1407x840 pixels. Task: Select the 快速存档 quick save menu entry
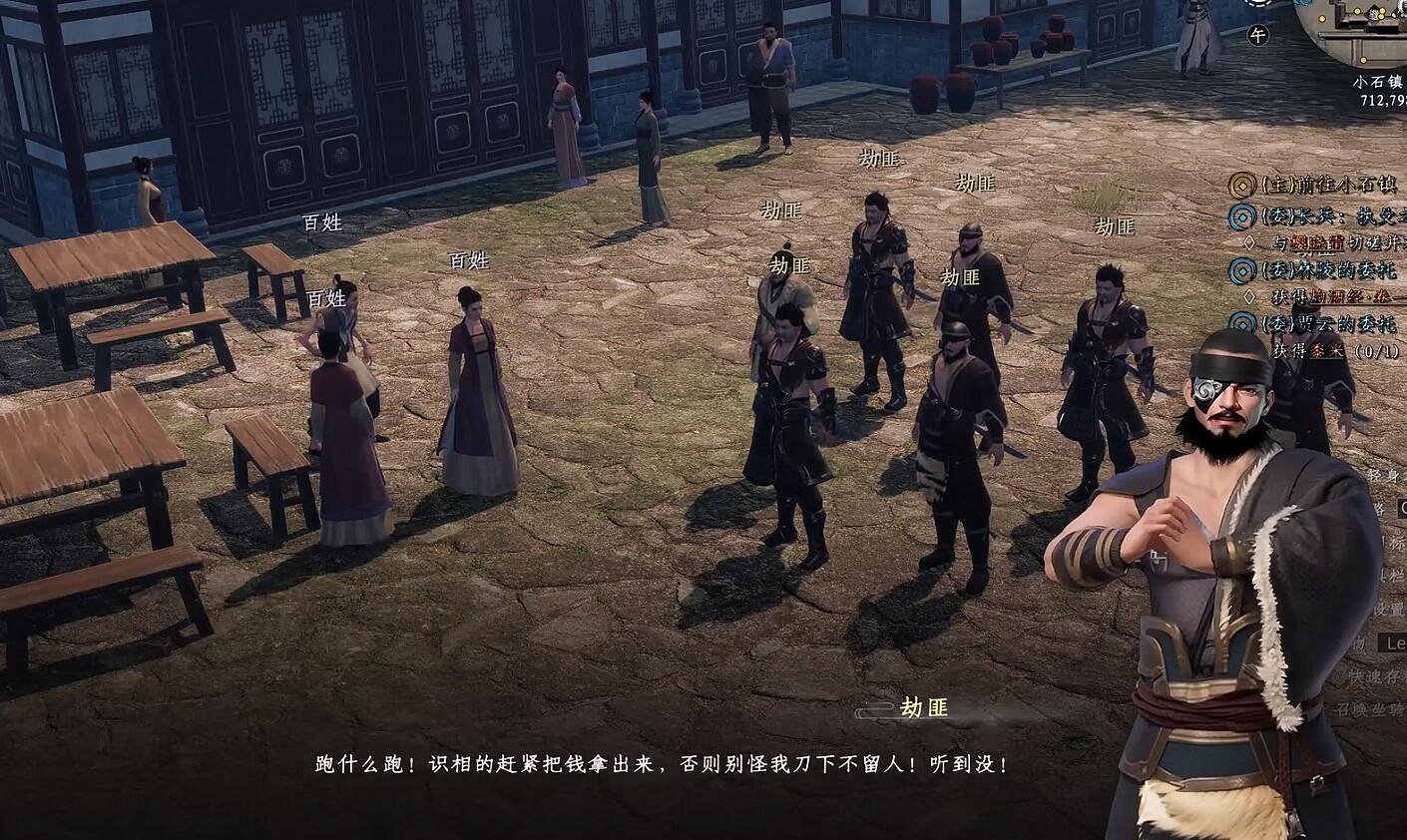[x=1384, y=674]
